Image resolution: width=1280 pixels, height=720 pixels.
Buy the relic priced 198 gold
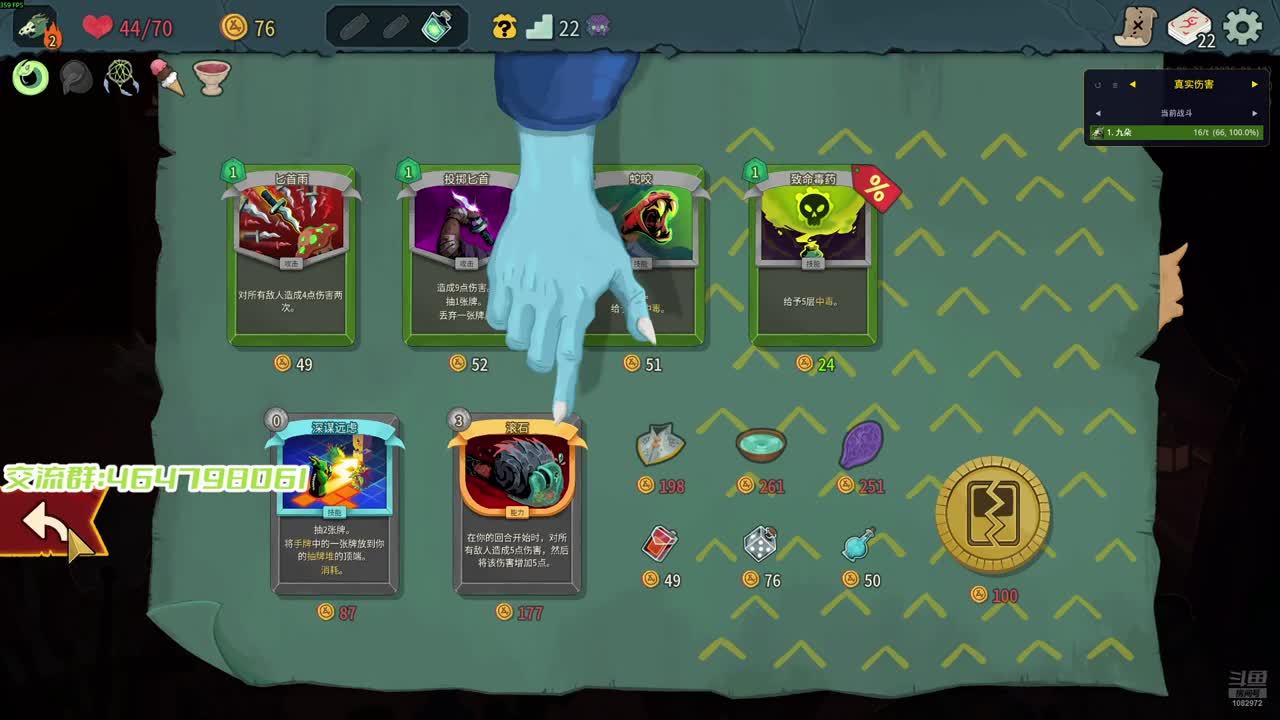pyautogui.click(x=660, y=445)
